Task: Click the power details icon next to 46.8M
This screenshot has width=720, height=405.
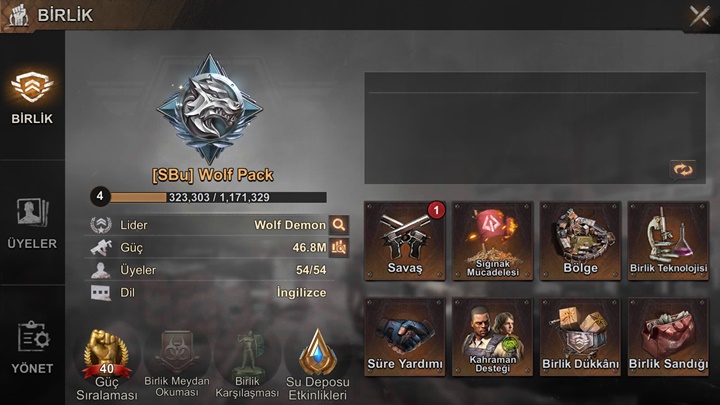Action: 339,247
